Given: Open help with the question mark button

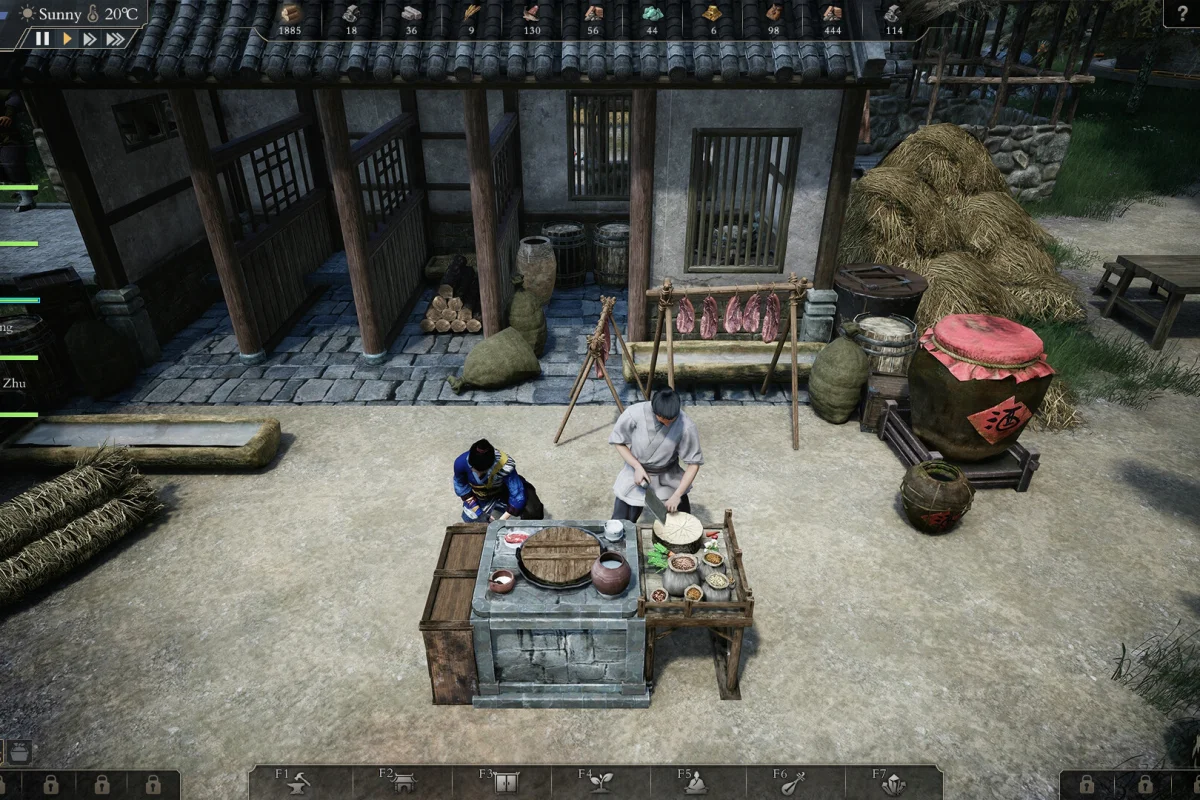Looking at the screenshot, I should click(1181, 12).
